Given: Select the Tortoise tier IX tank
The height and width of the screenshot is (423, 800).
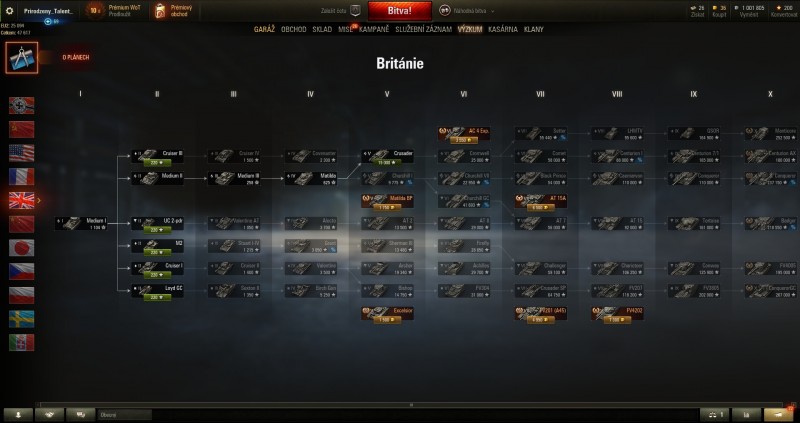Looking at the screenshot, I should point(698,222).
